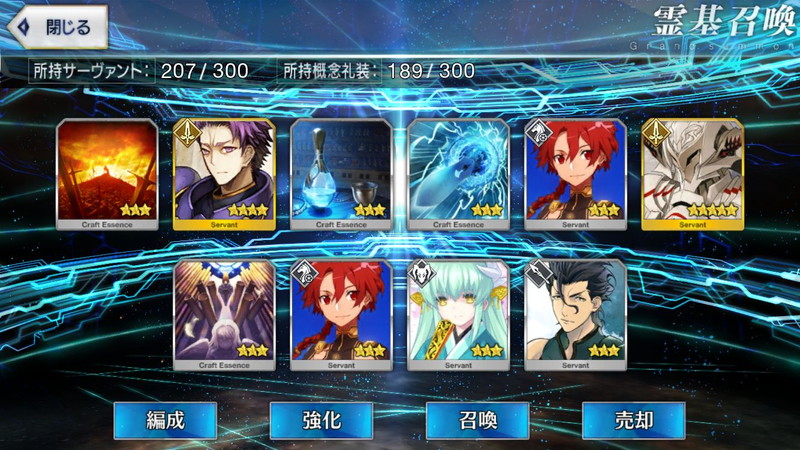Viewport: 800px width, 450px height.
Task: Tap the 召喚 summon button
Action: point(476,420)
